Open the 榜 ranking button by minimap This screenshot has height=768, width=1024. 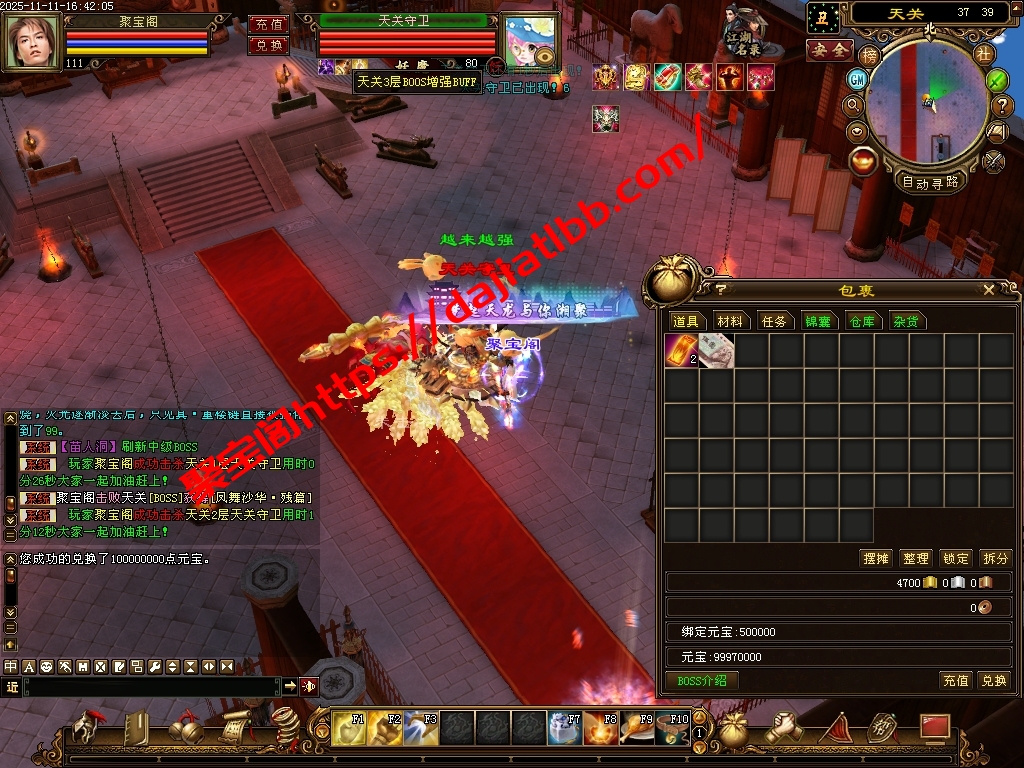[x=869, y=55]
